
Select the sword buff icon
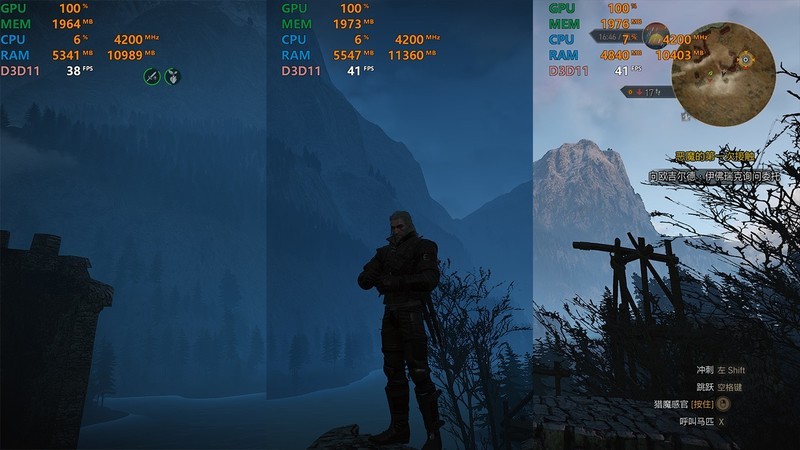[x=152, y=75]
